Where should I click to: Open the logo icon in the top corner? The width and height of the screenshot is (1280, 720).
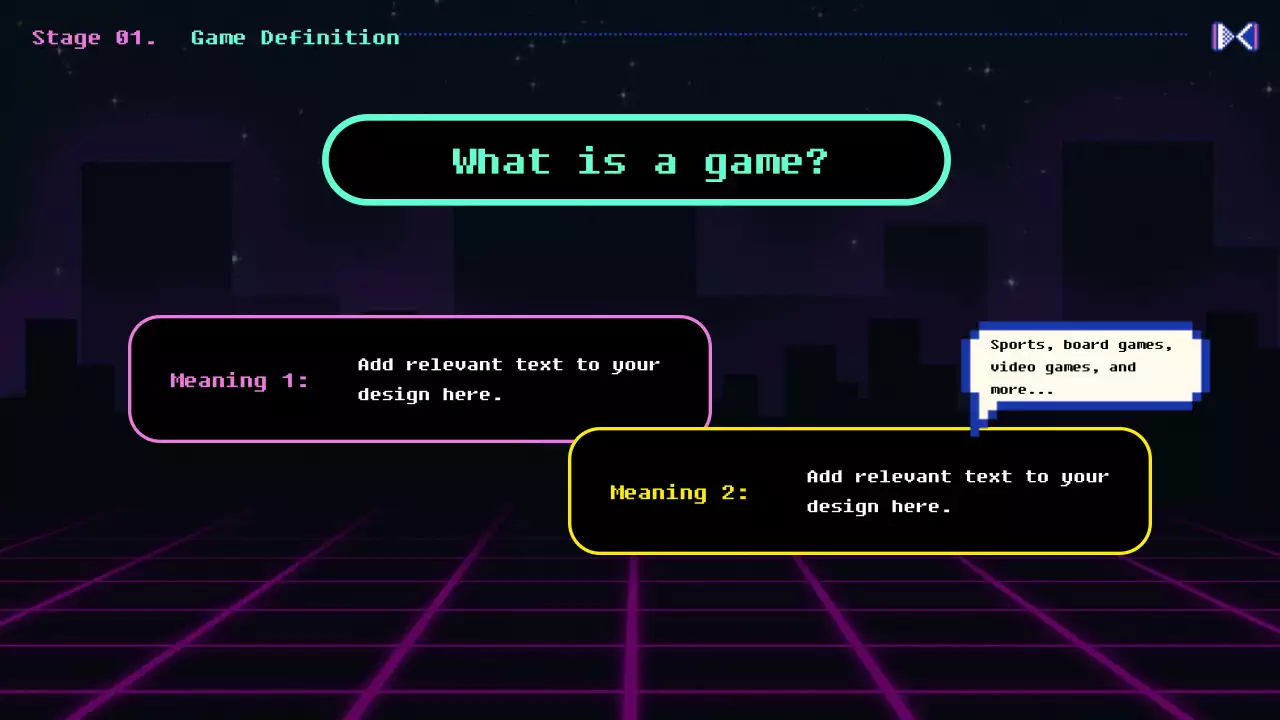click(x=1234, y=37)
